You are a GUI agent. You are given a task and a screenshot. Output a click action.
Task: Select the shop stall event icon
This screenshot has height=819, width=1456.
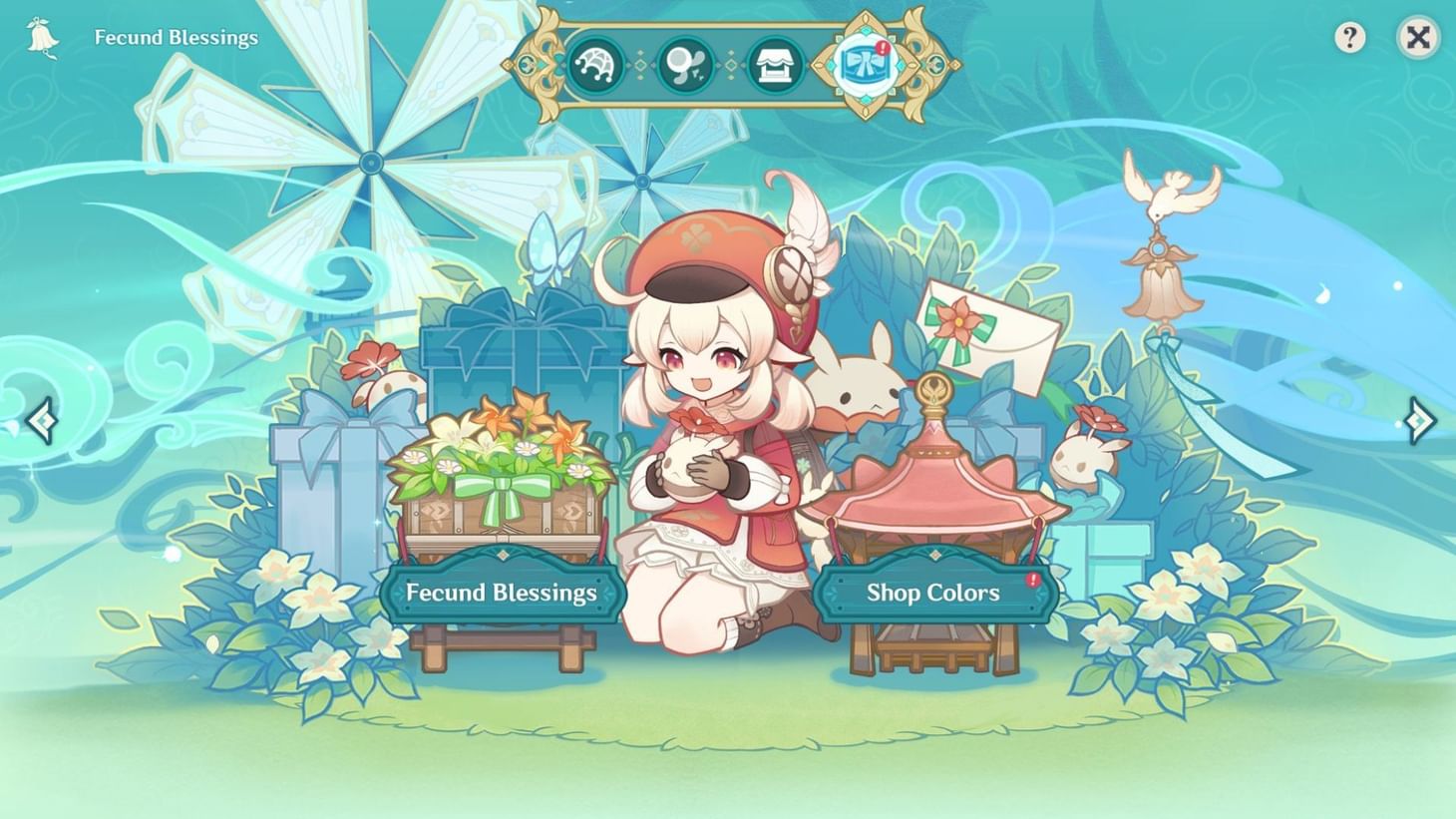point(776,63)
